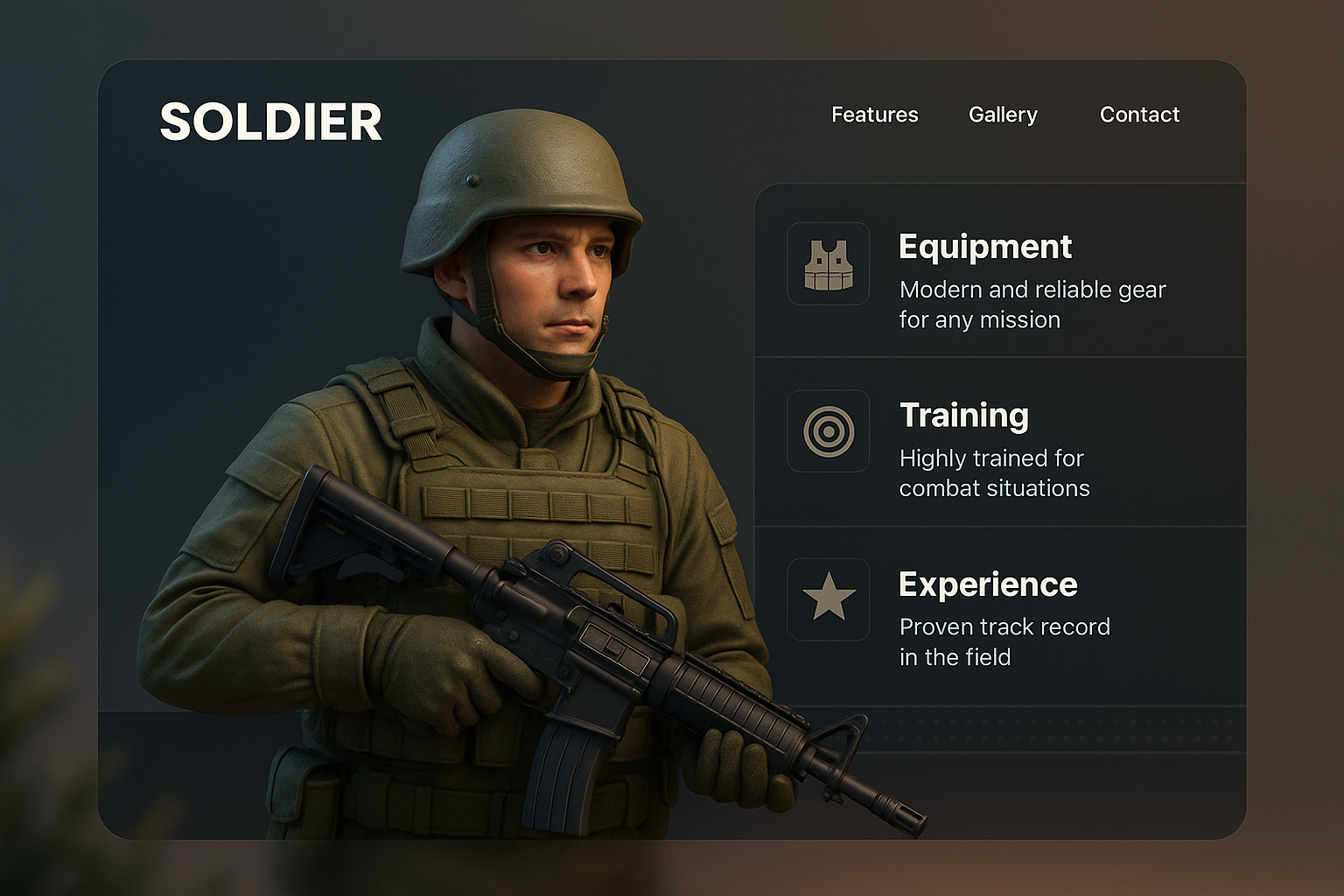Select the Contact link
1344x896 pixels.
(x=1139, y=115)
